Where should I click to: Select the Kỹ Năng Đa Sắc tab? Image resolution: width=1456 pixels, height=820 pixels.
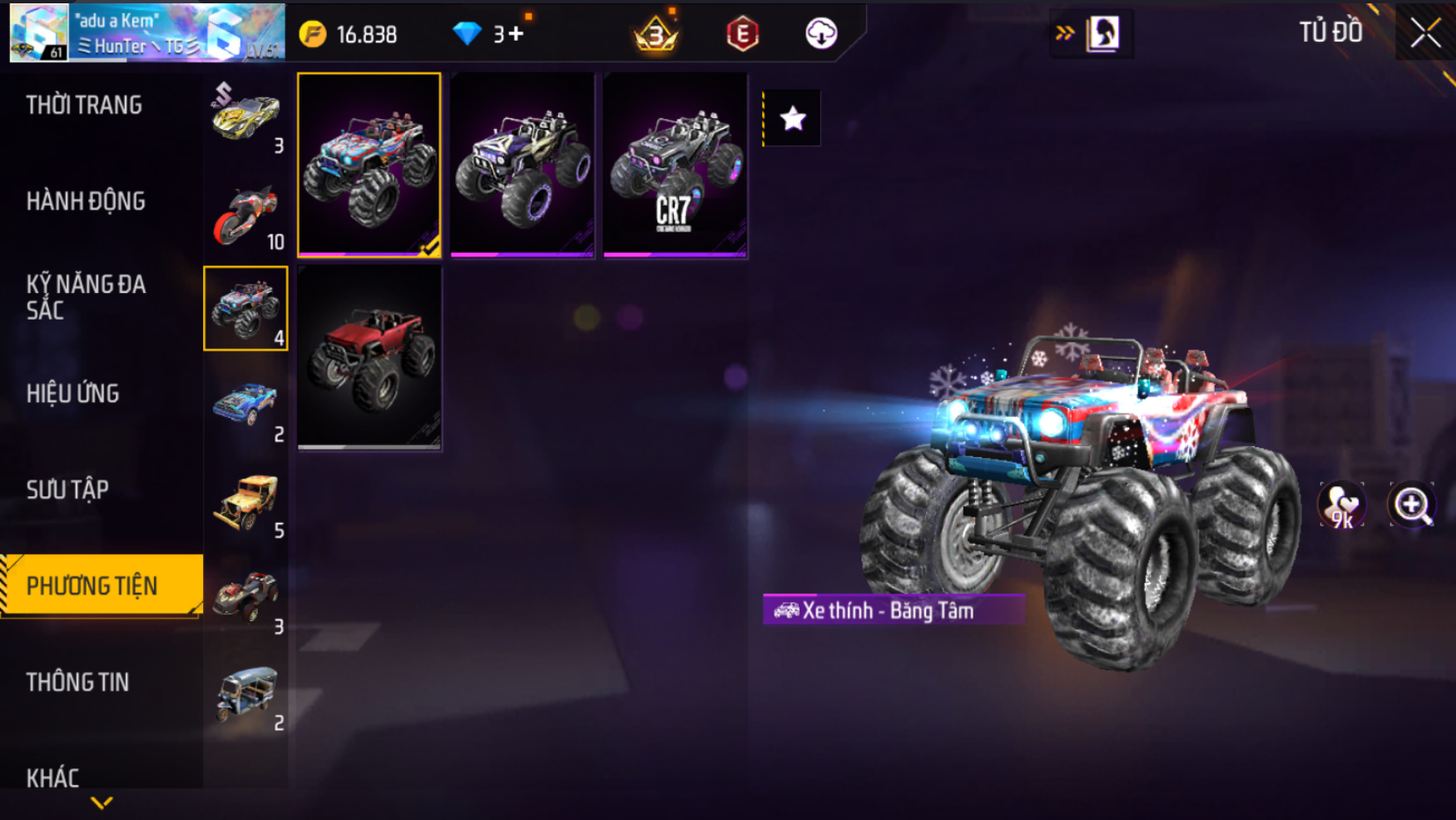(x=86, y=296)
